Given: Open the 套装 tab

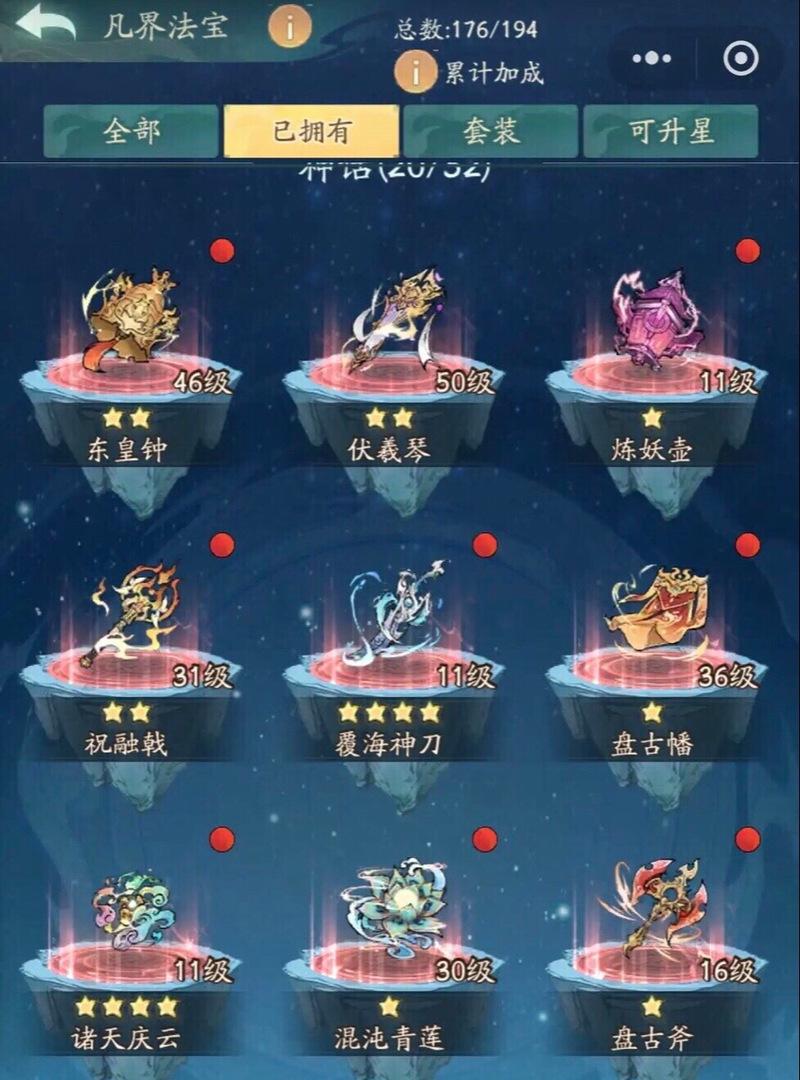Looking at the screenshot, I should click(x=491, y=131).
